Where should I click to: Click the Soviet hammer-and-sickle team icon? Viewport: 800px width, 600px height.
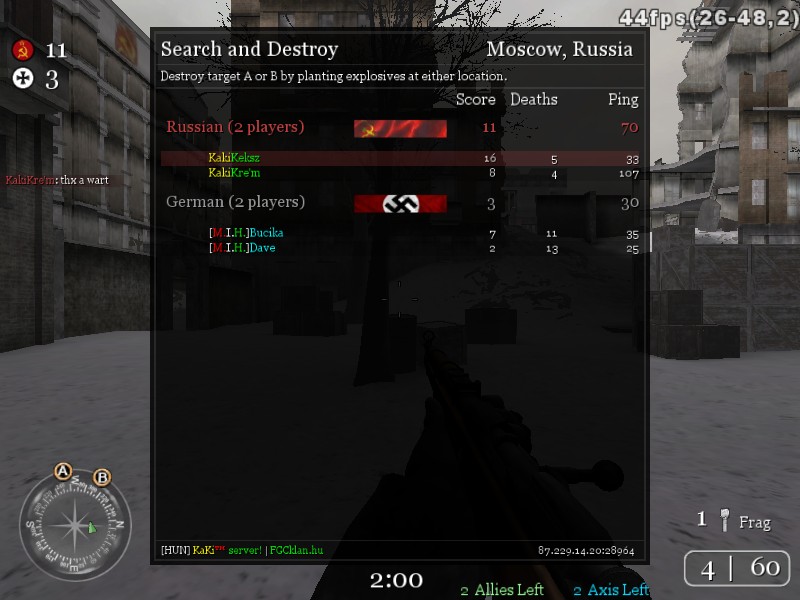(23, 50)
